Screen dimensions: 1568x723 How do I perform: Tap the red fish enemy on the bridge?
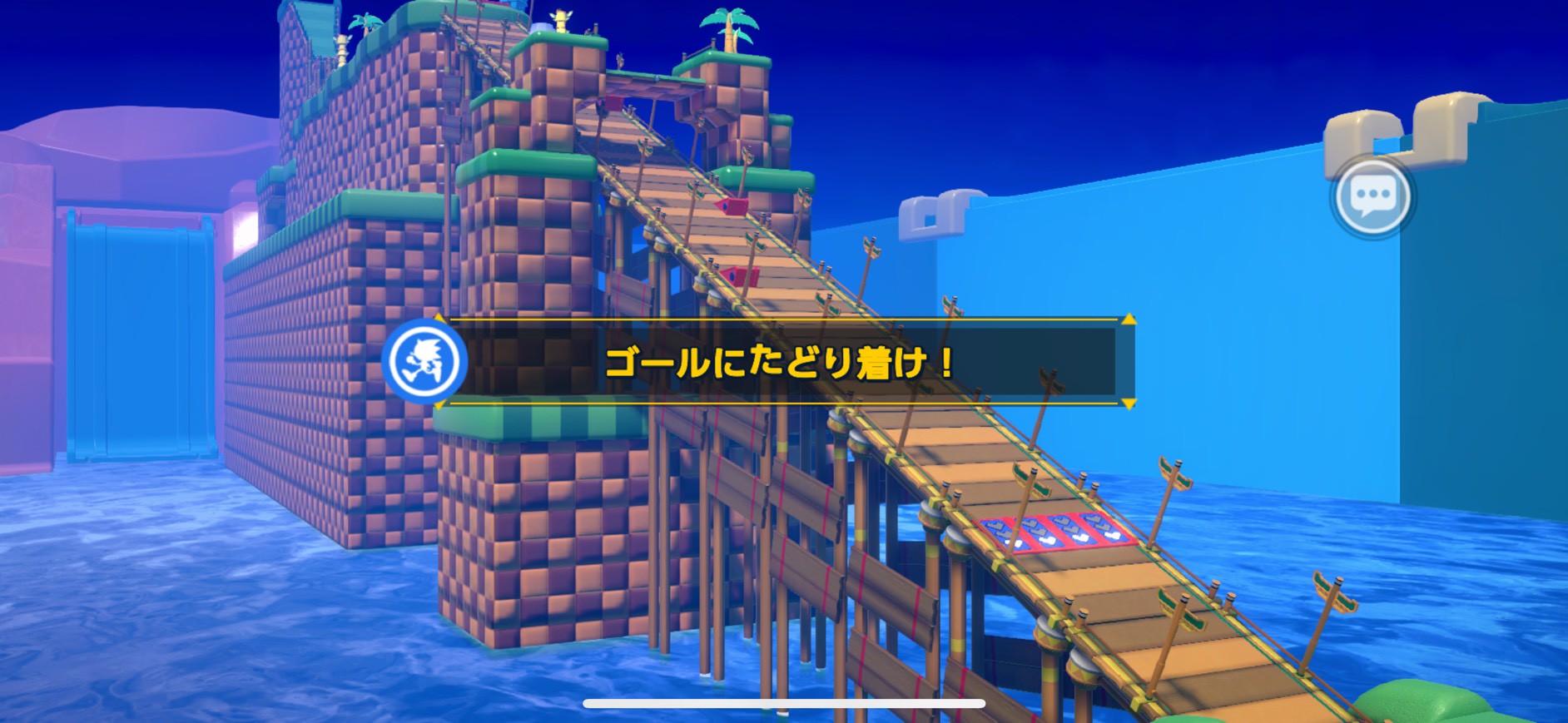[729, 206]
